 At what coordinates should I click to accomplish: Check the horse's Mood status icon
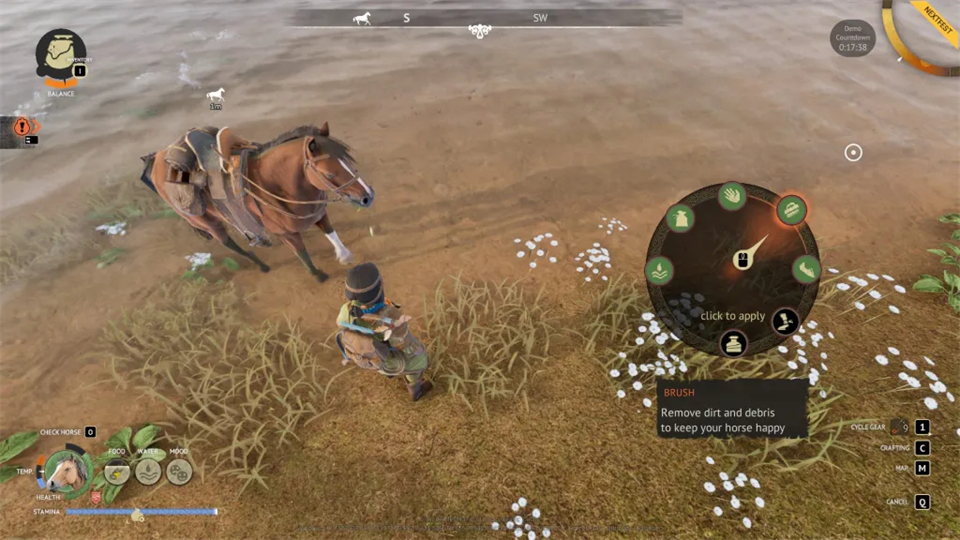(179, 471)
